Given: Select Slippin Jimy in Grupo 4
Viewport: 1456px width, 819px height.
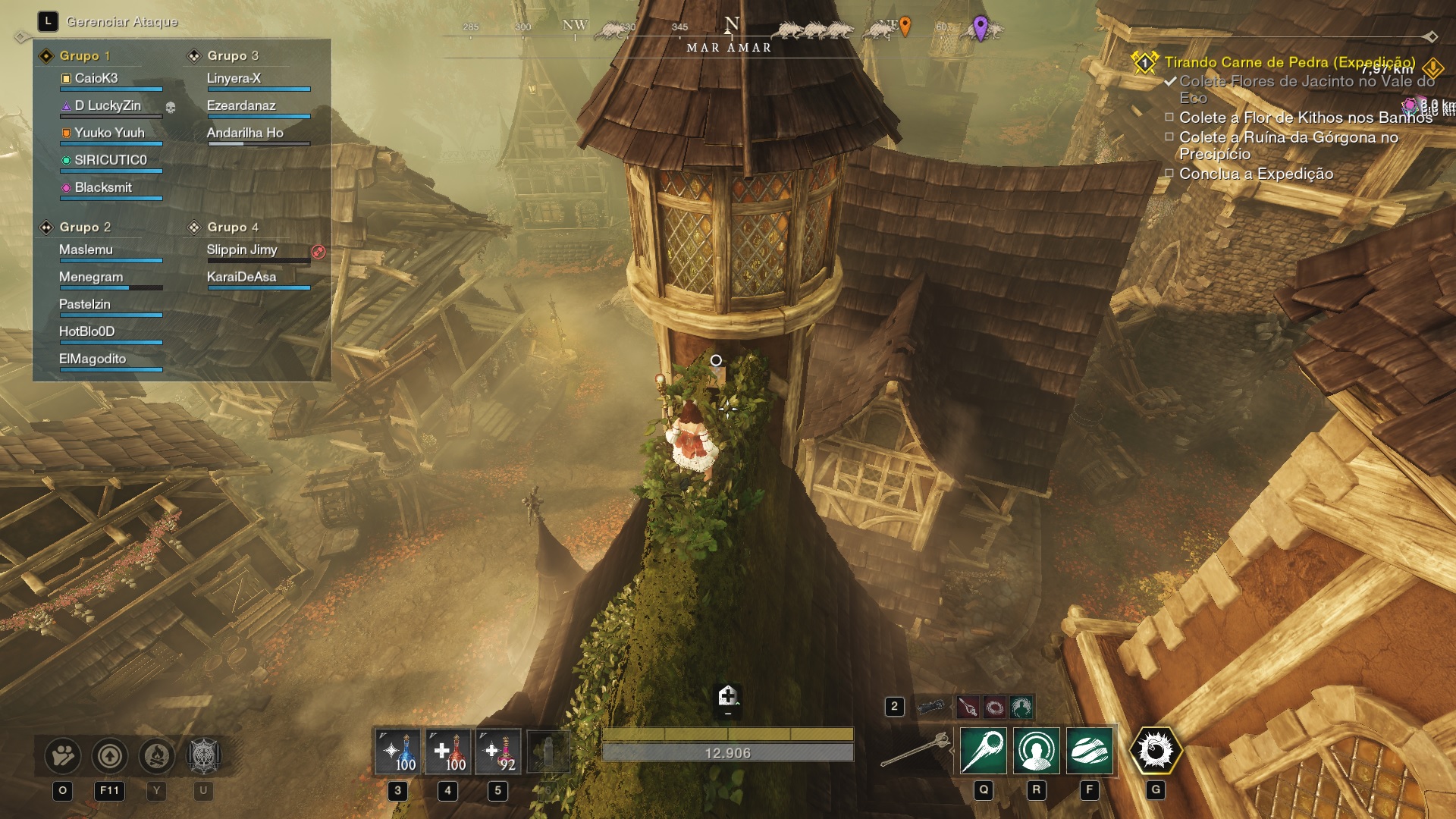Looking at the screenshot, I should click(x=242, y=249).
